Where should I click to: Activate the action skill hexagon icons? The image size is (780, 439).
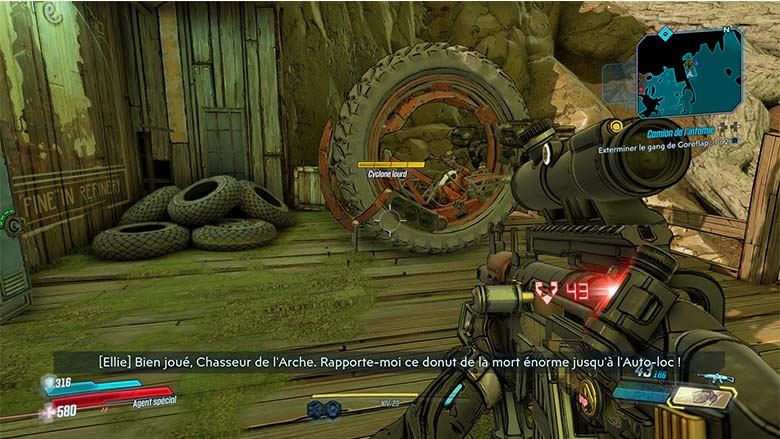(322, 408)
